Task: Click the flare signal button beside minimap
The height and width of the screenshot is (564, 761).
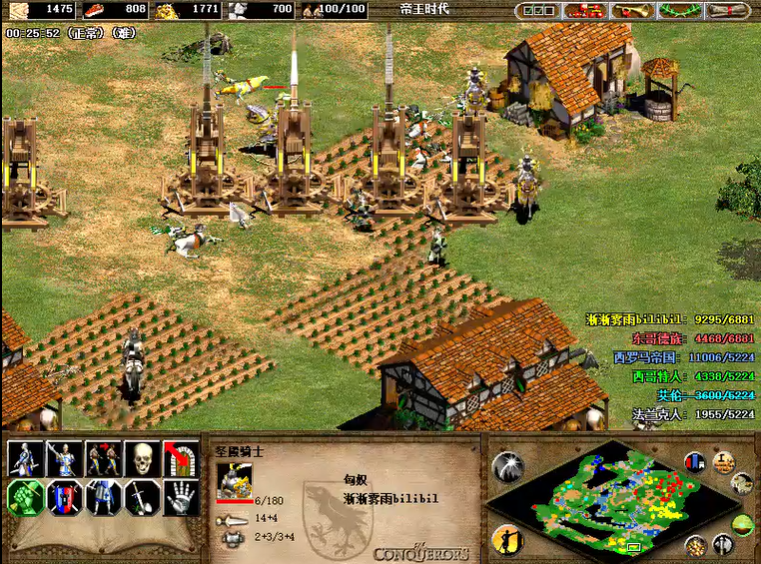Action: point(507,466)
